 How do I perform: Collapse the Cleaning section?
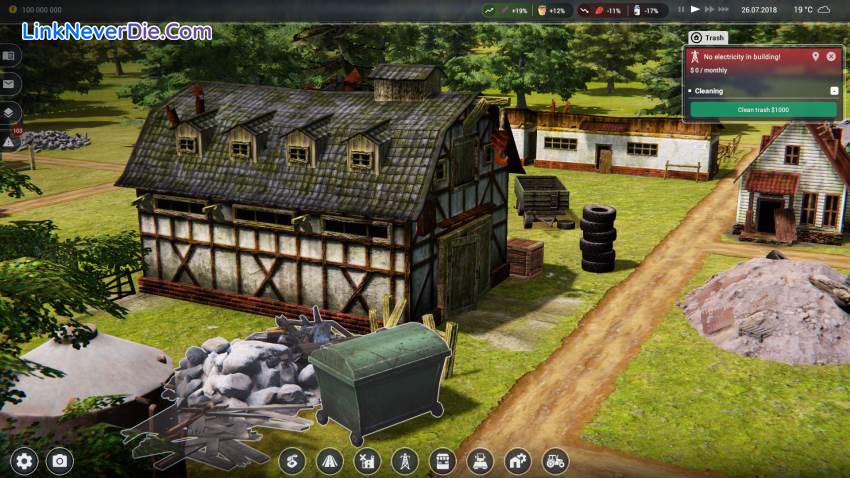coord(834,91)
